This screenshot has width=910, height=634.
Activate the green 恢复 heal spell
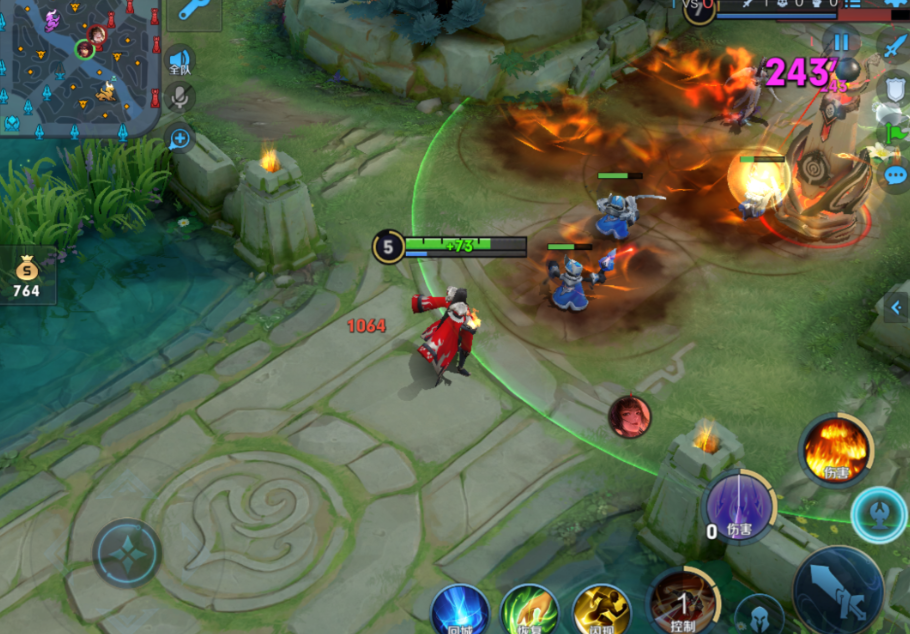[x=529, y=610]
